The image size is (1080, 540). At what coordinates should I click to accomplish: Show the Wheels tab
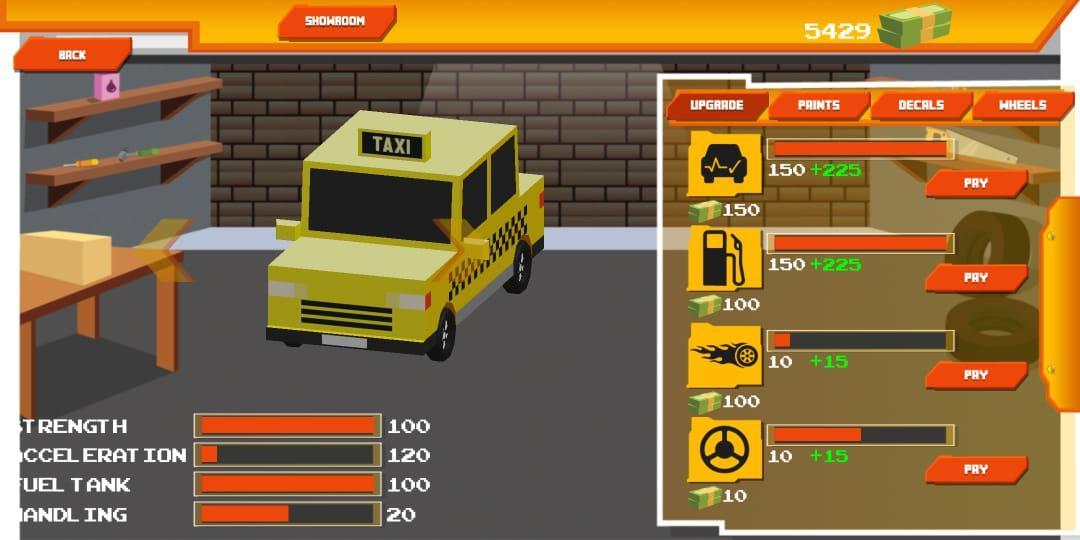pos(1022,105)
